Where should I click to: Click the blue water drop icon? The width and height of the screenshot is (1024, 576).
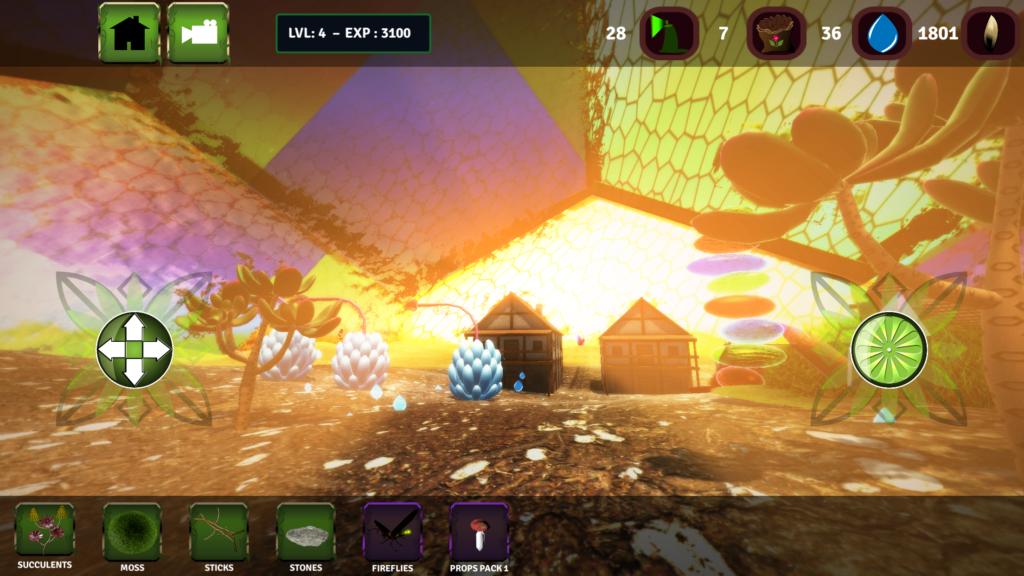(882, 33)
